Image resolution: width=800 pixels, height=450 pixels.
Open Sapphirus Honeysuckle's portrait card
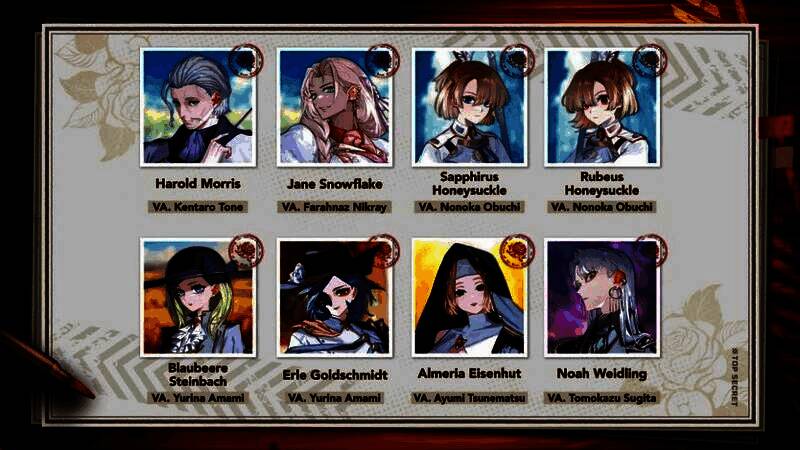[x=469, y=107]
